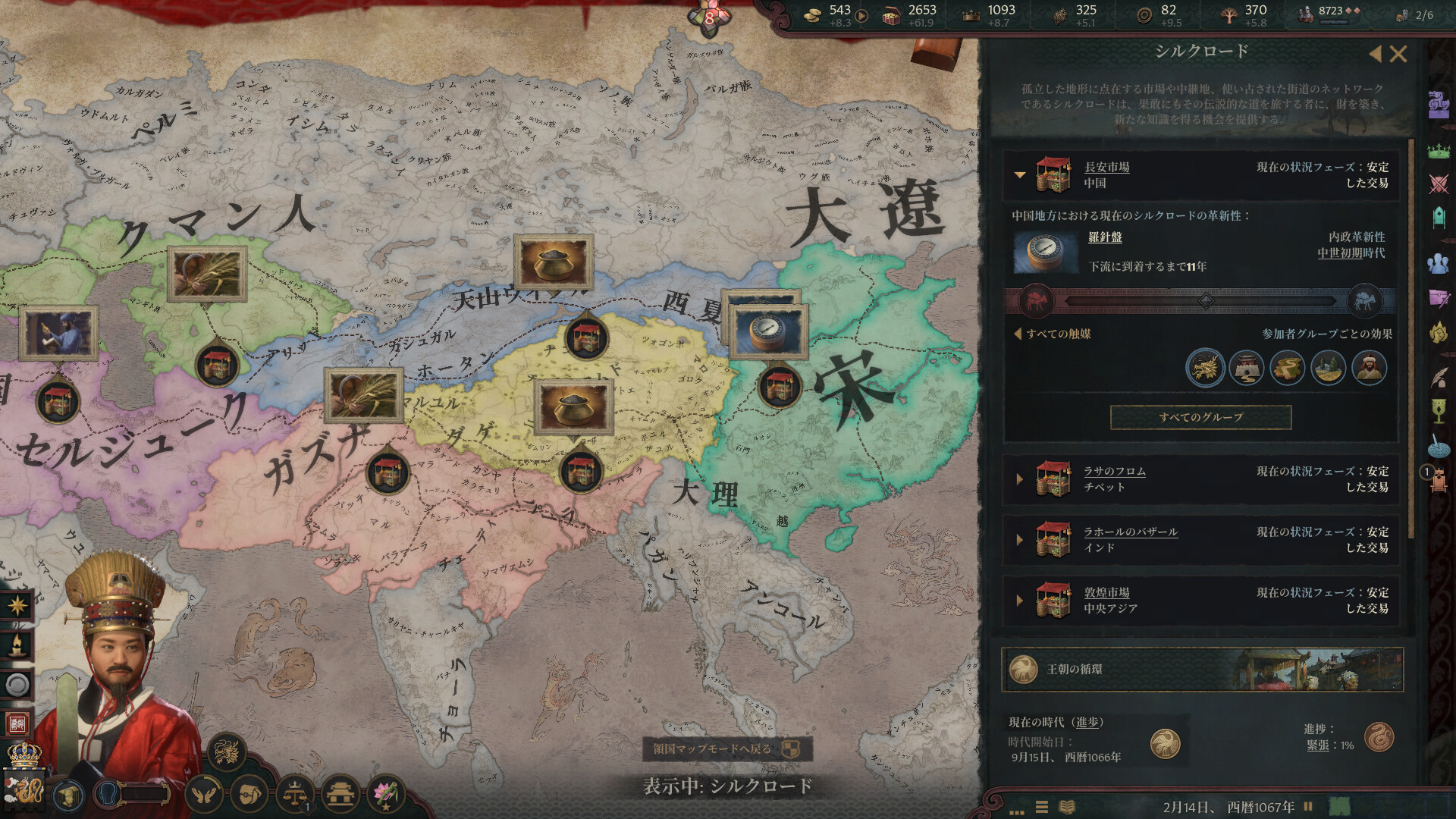Viewport: 1456px width, 819px height.
Task: Open the scales icon with notification badge
Action: coord(294,793)
